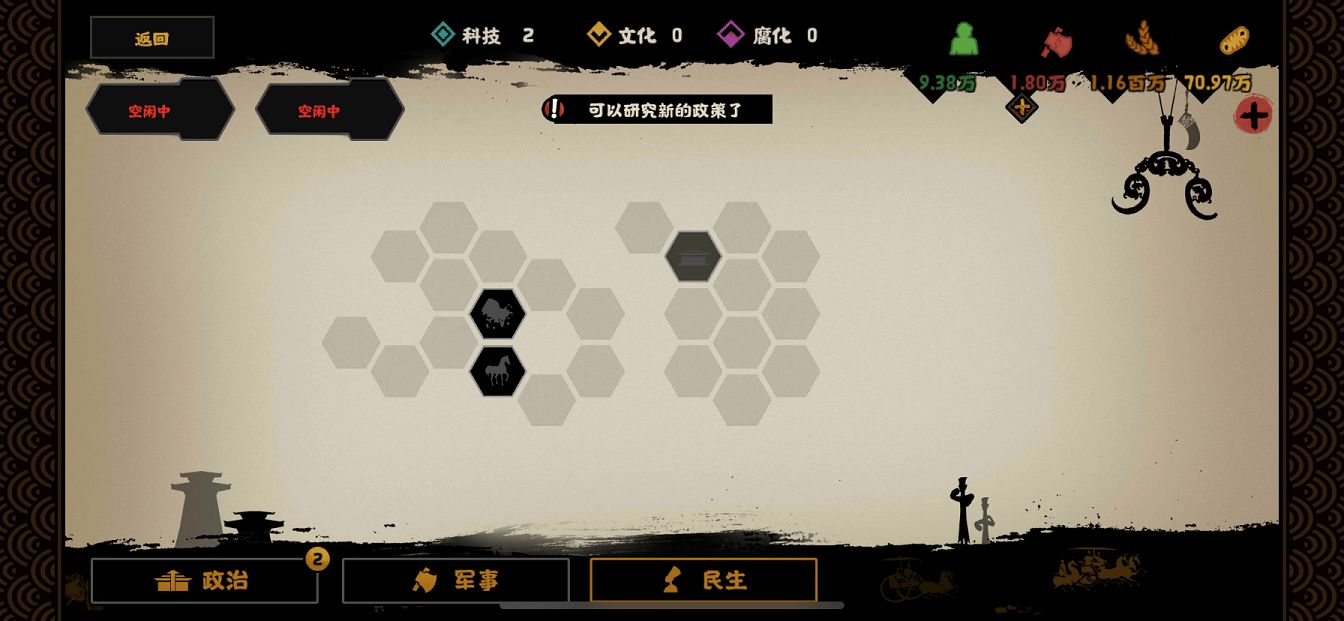Click the wheat grain resource icon
This screenshot has height=621, width=1344.
[1141, 40]
